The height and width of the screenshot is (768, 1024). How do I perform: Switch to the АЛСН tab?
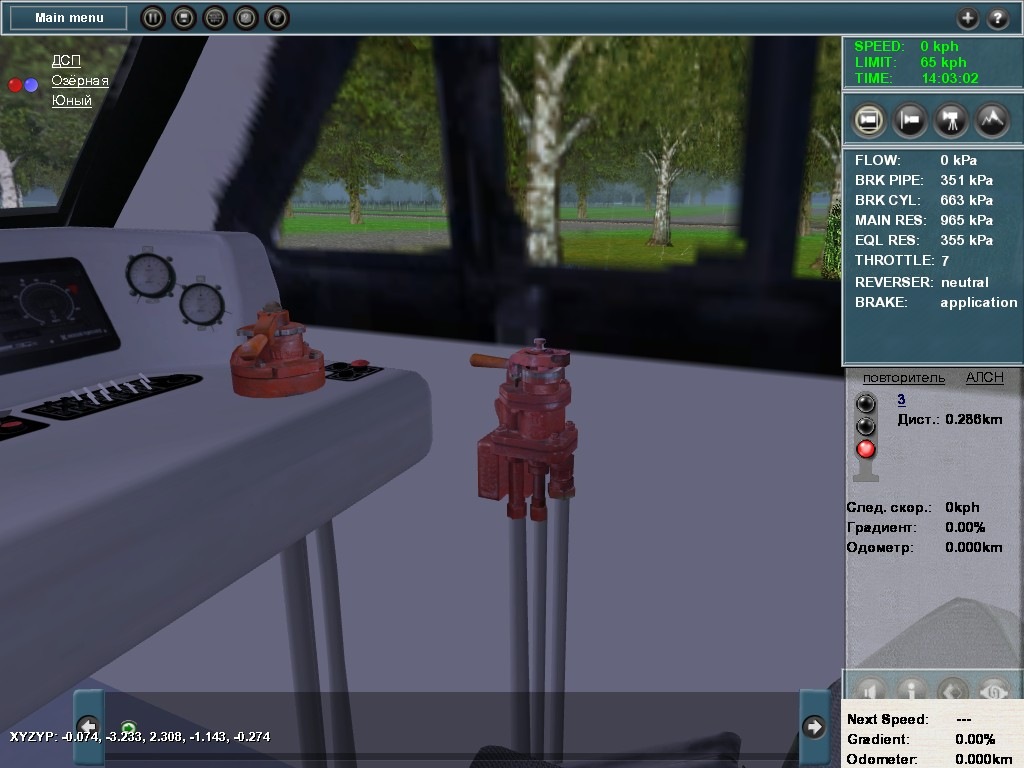pyautogui.click(x=984, y=378)
